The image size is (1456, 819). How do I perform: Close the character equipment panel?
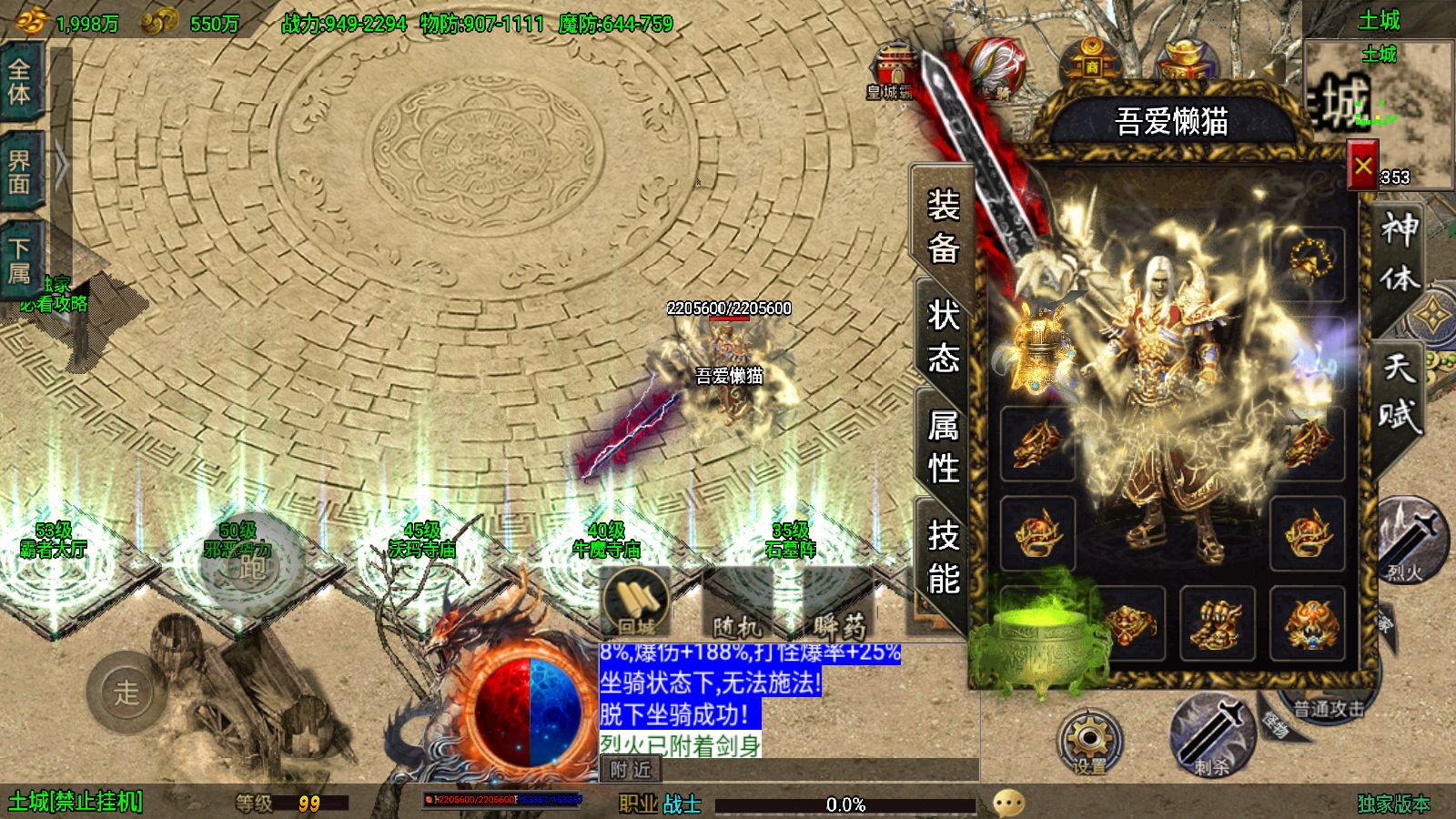[x=1362, y=166]
